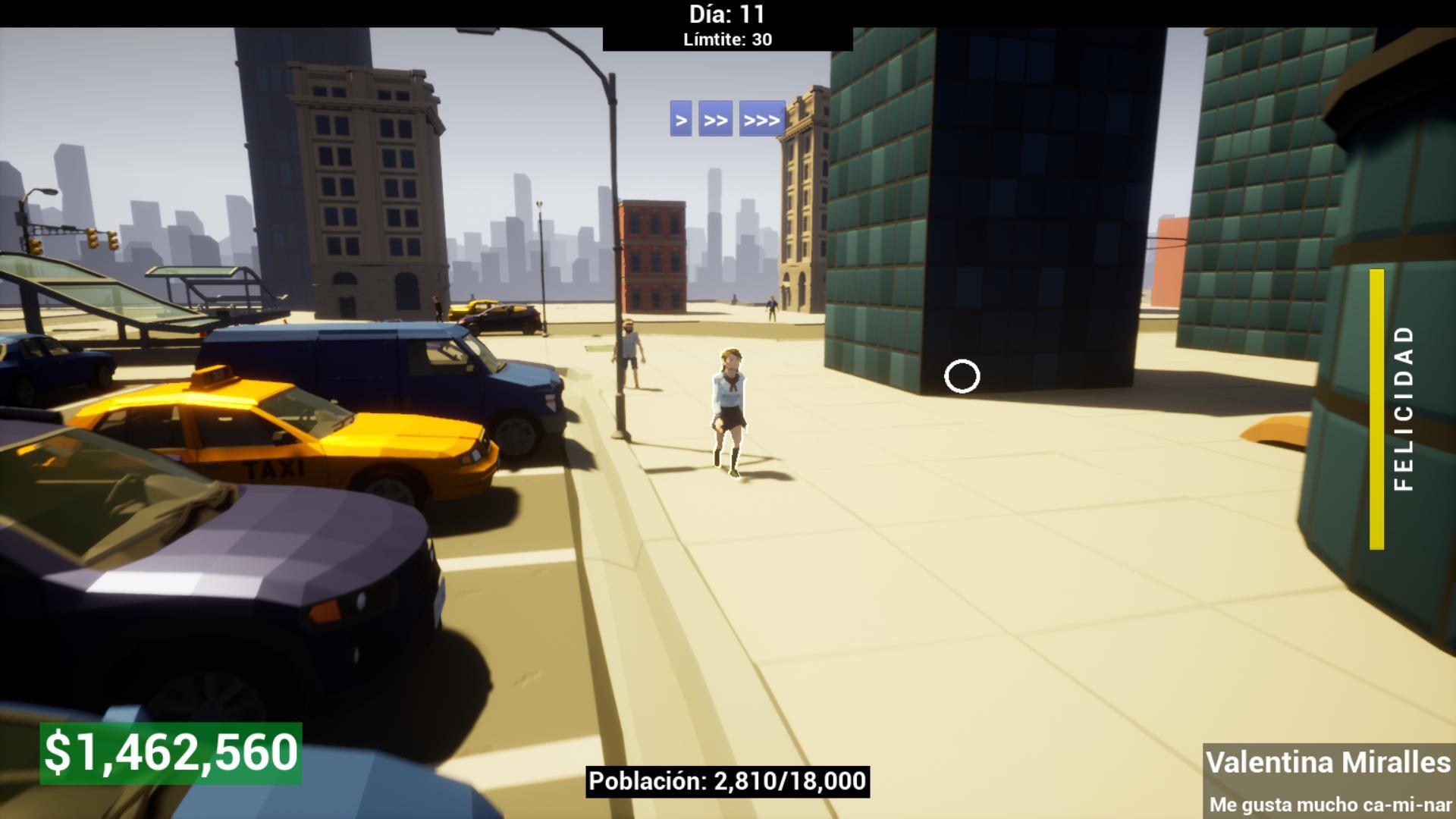Screen dimensions: 1456x819
Task: Toggle game pause via the single-arrow speed control
Action: click(x=680, y=119)
